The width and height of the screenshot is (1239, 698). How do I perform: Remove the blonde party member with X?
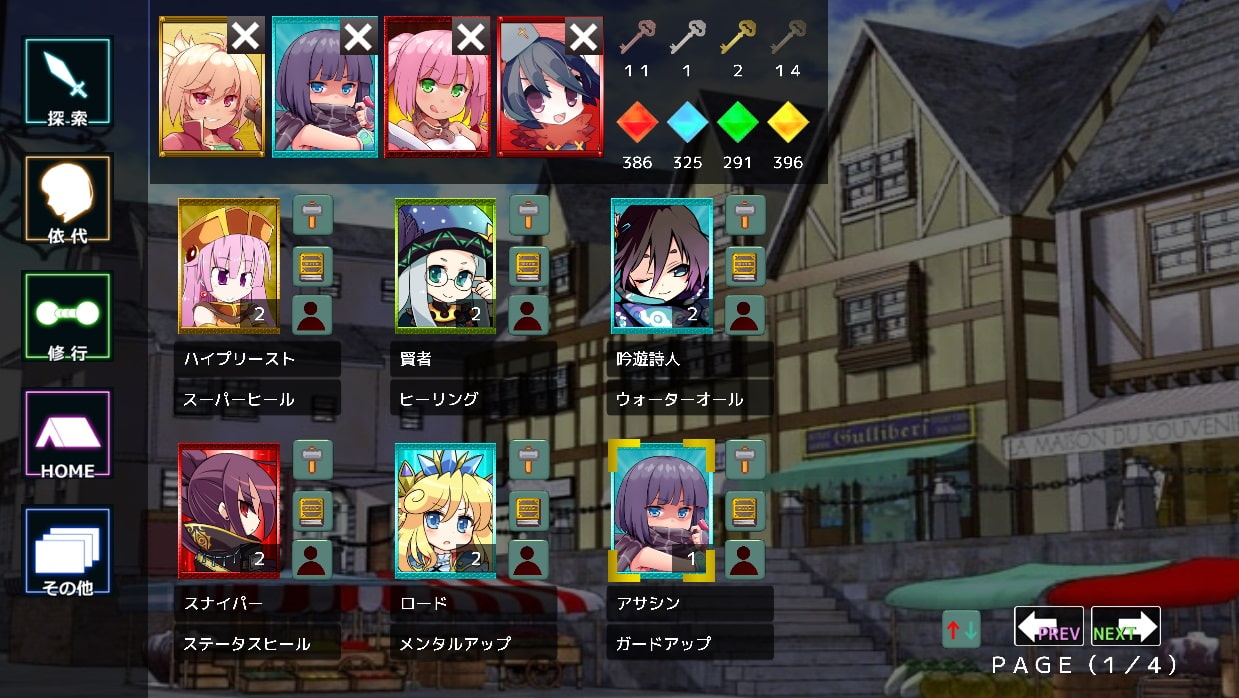click(246, 37)
